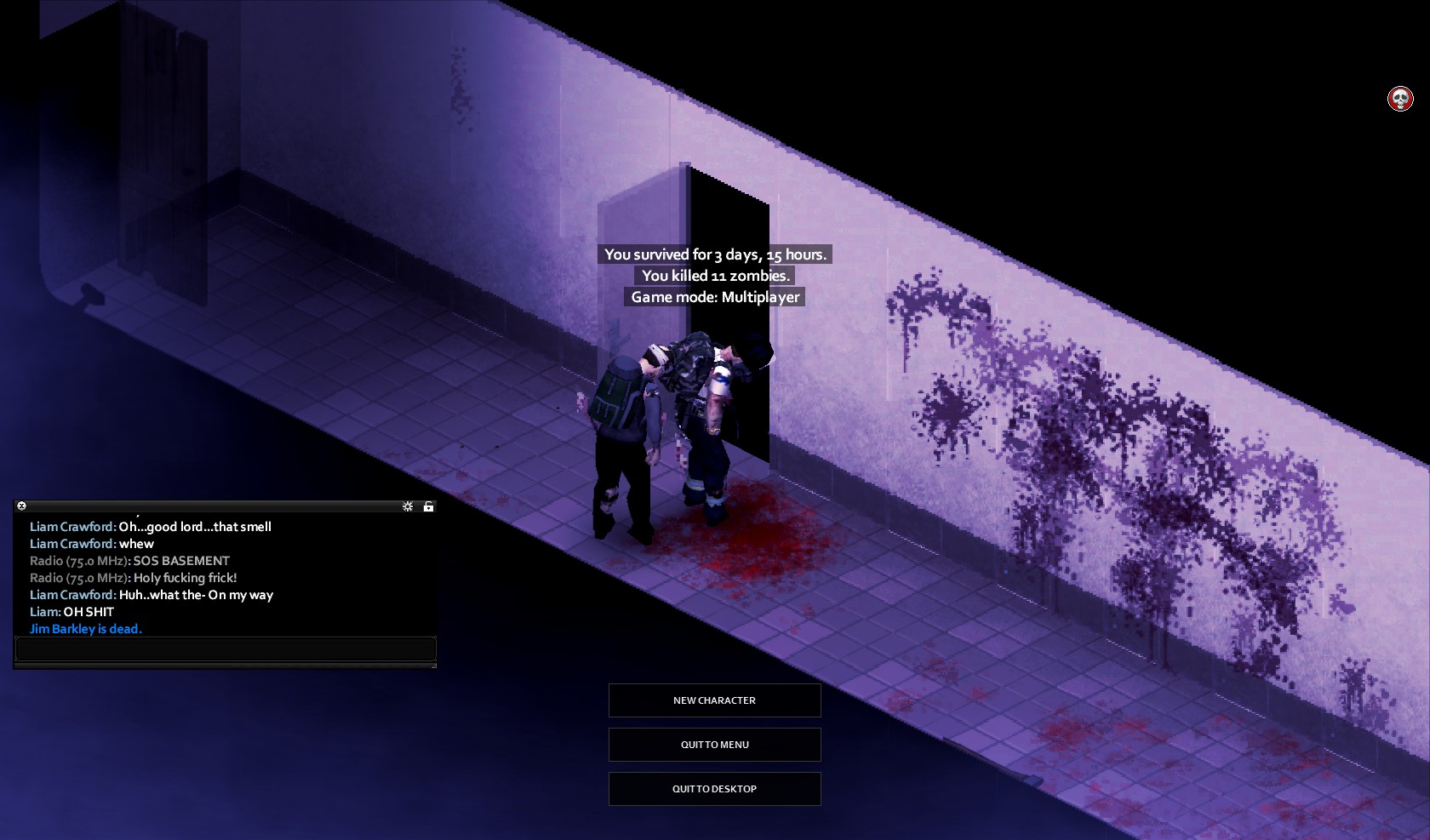The image size is (1430, 840).
Task: Create a new character
Action: pos(714,700)
